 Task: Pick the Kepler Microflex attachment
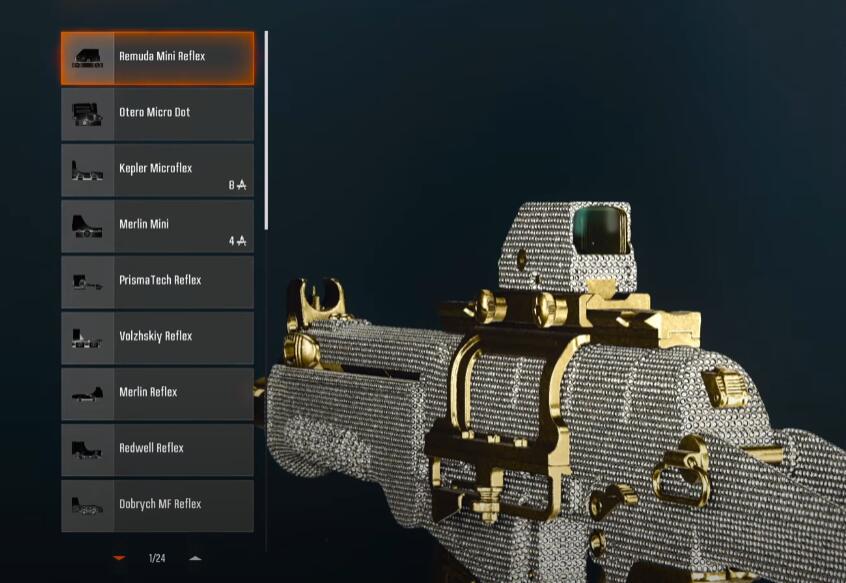pos(157,170)
